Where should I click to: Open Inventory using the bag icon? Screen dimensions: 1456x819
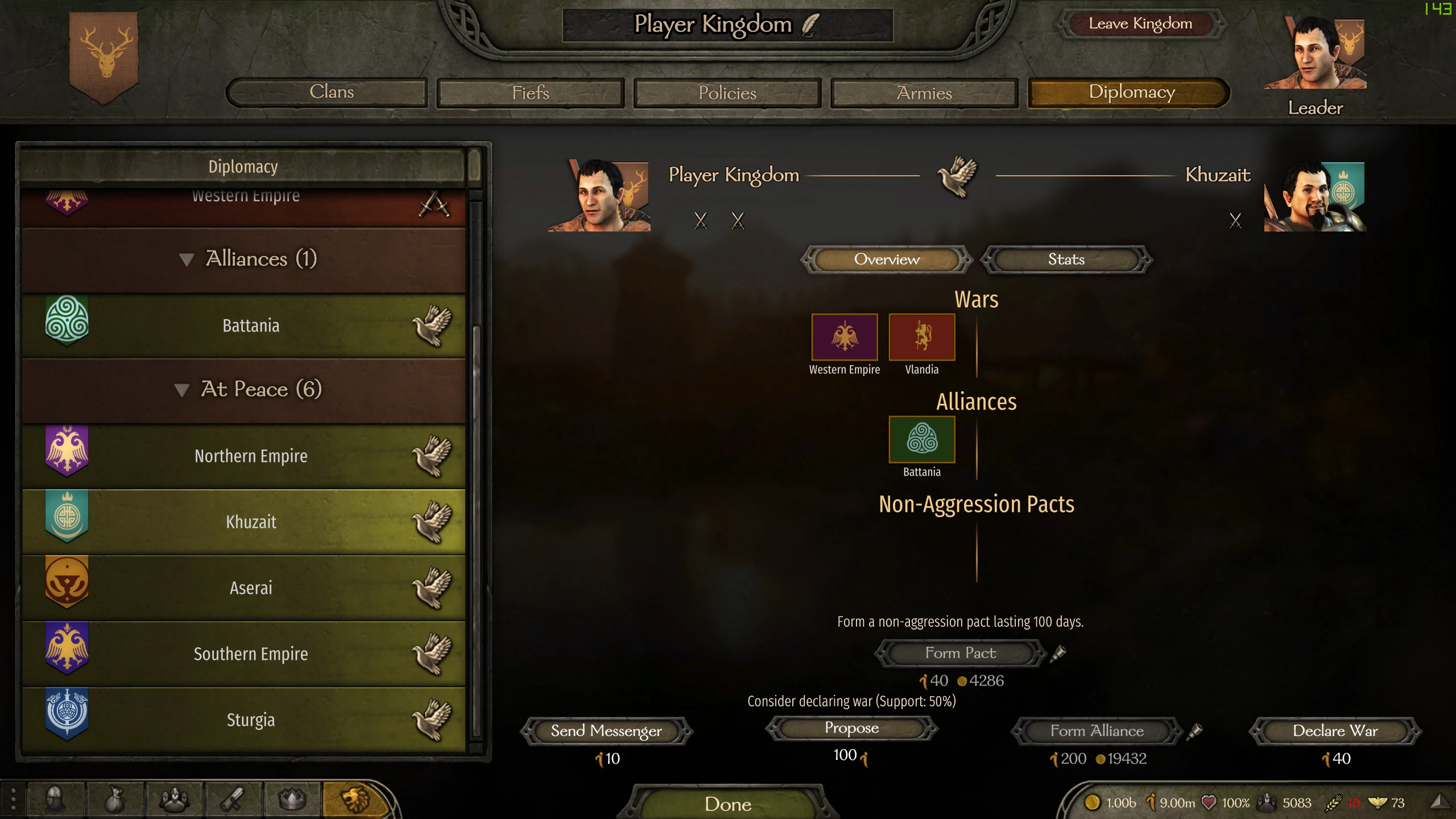tap(115, 798)
